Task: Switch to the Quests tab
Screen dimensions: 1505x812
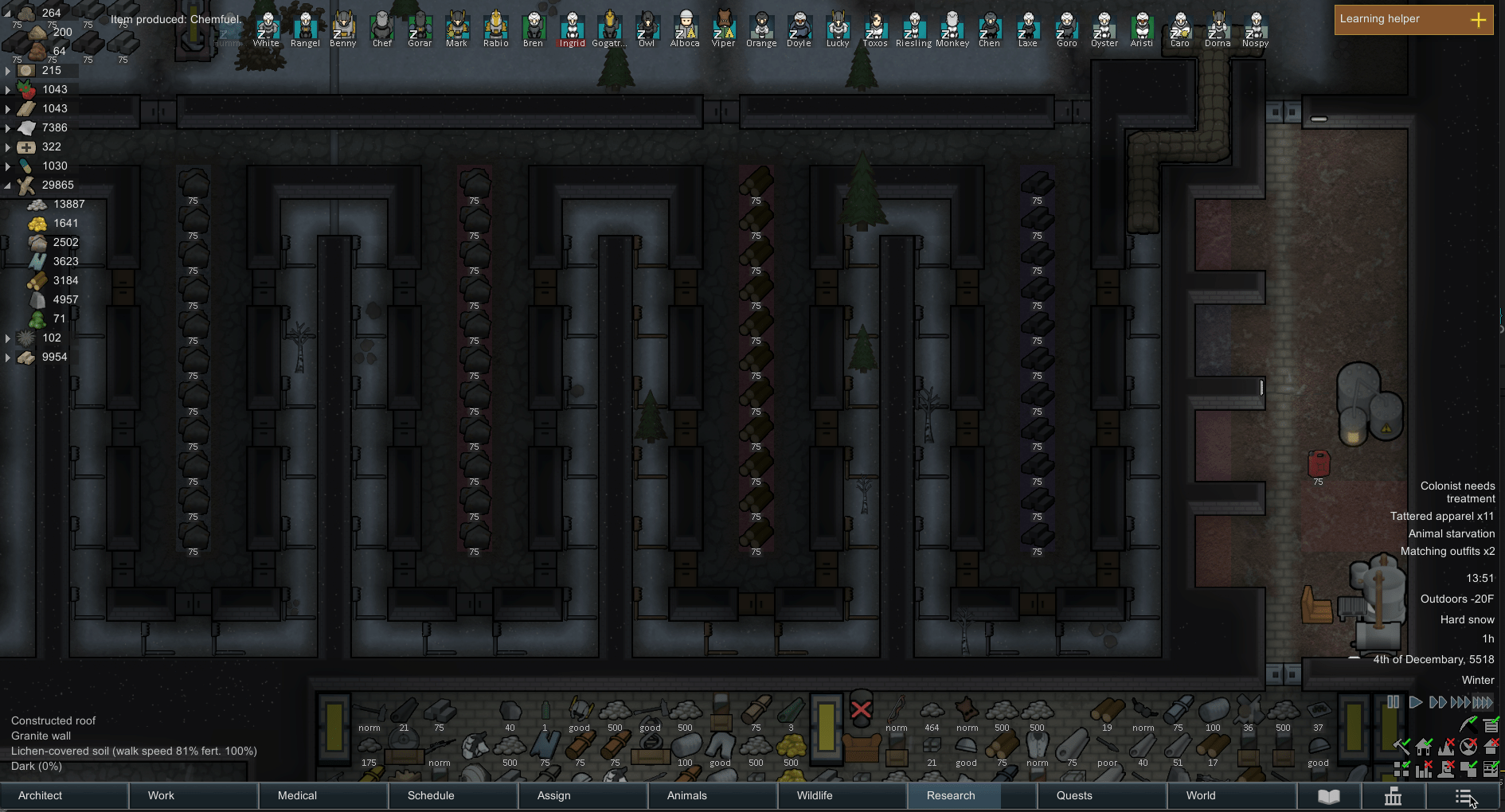Action: tap(1074, 795)
